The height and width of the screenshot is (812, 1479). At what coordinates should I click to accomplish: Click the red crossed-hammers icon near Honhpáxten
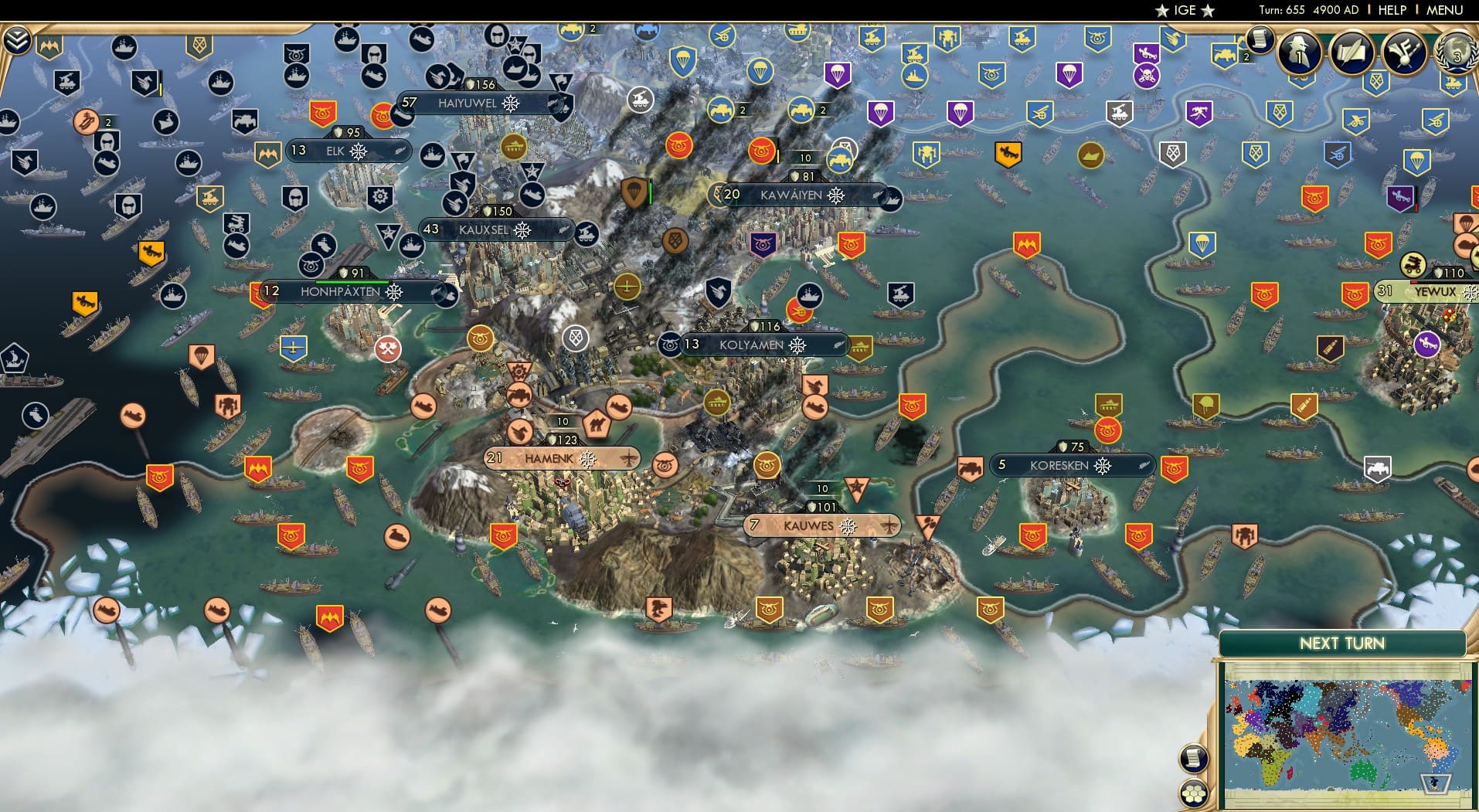click(386, 349)
